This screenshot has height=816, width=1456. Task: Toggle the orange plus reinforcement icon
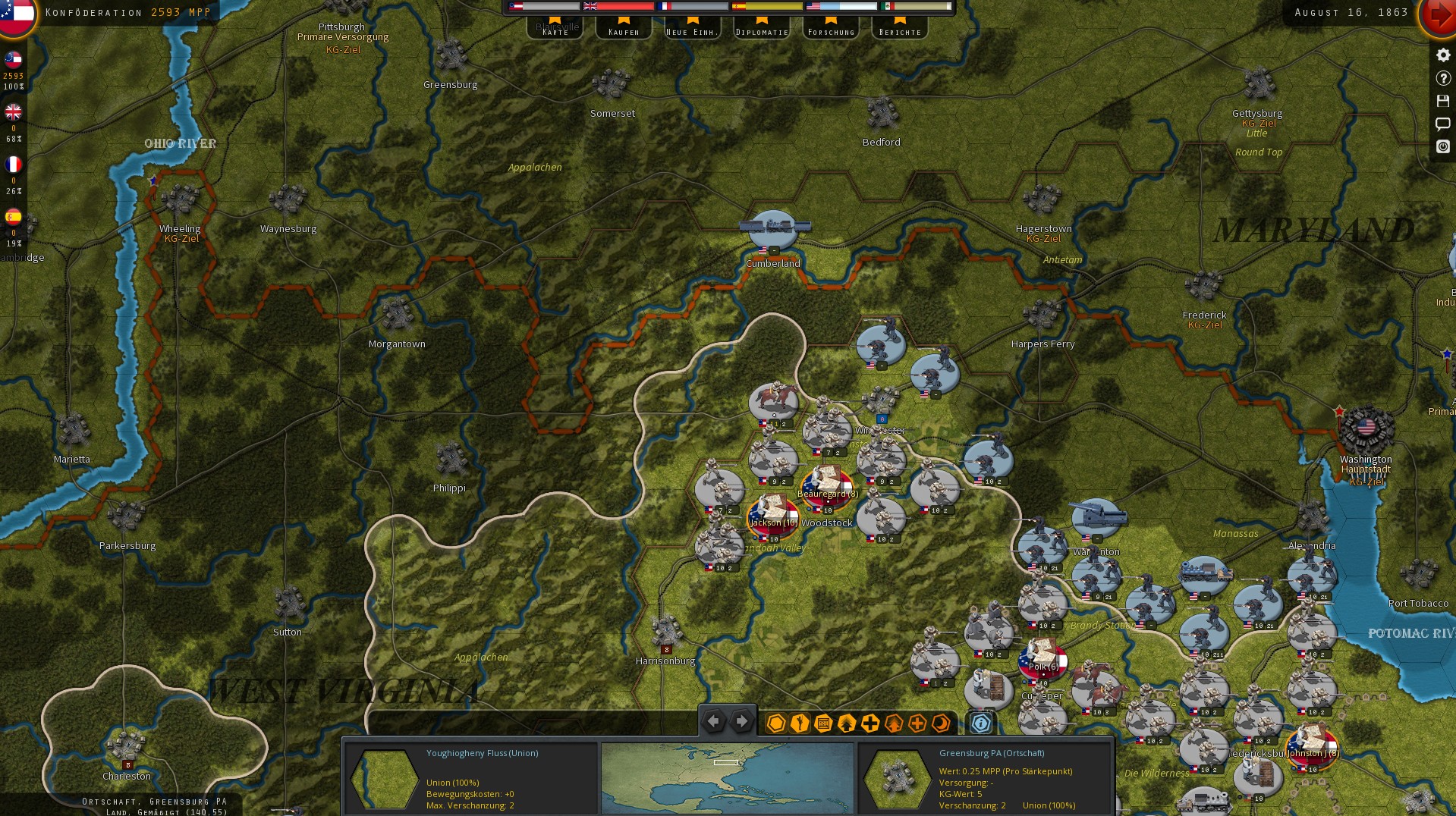(x=916, y=724)
